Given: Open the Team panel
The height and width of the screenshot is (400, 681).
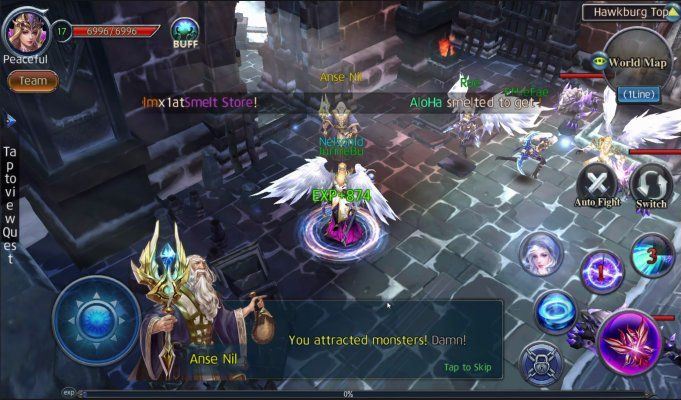Looking at the screenshot, I should pos(33,81).
